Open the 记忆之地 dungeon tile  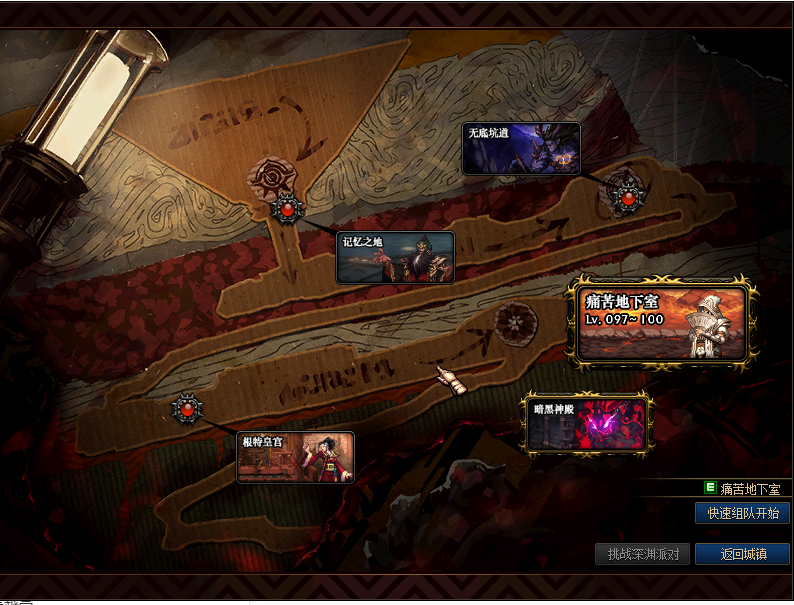pyautogui.click(x=395, y=257)
